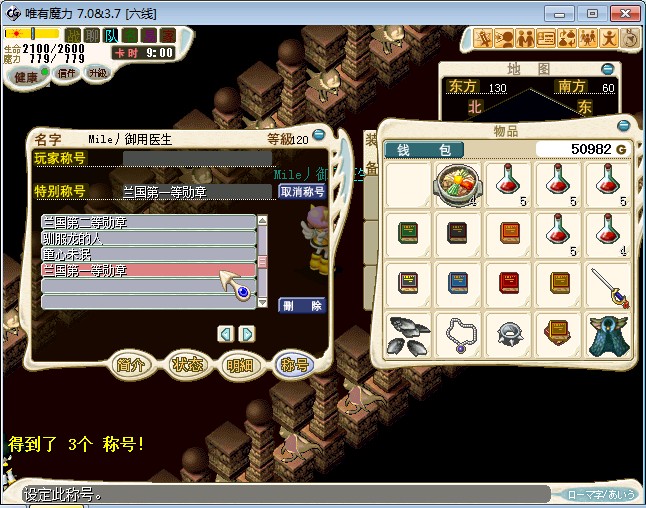Screen dimensions: 646x508
Task: Select the teal cloak armor item
Action: click(608, 336)
